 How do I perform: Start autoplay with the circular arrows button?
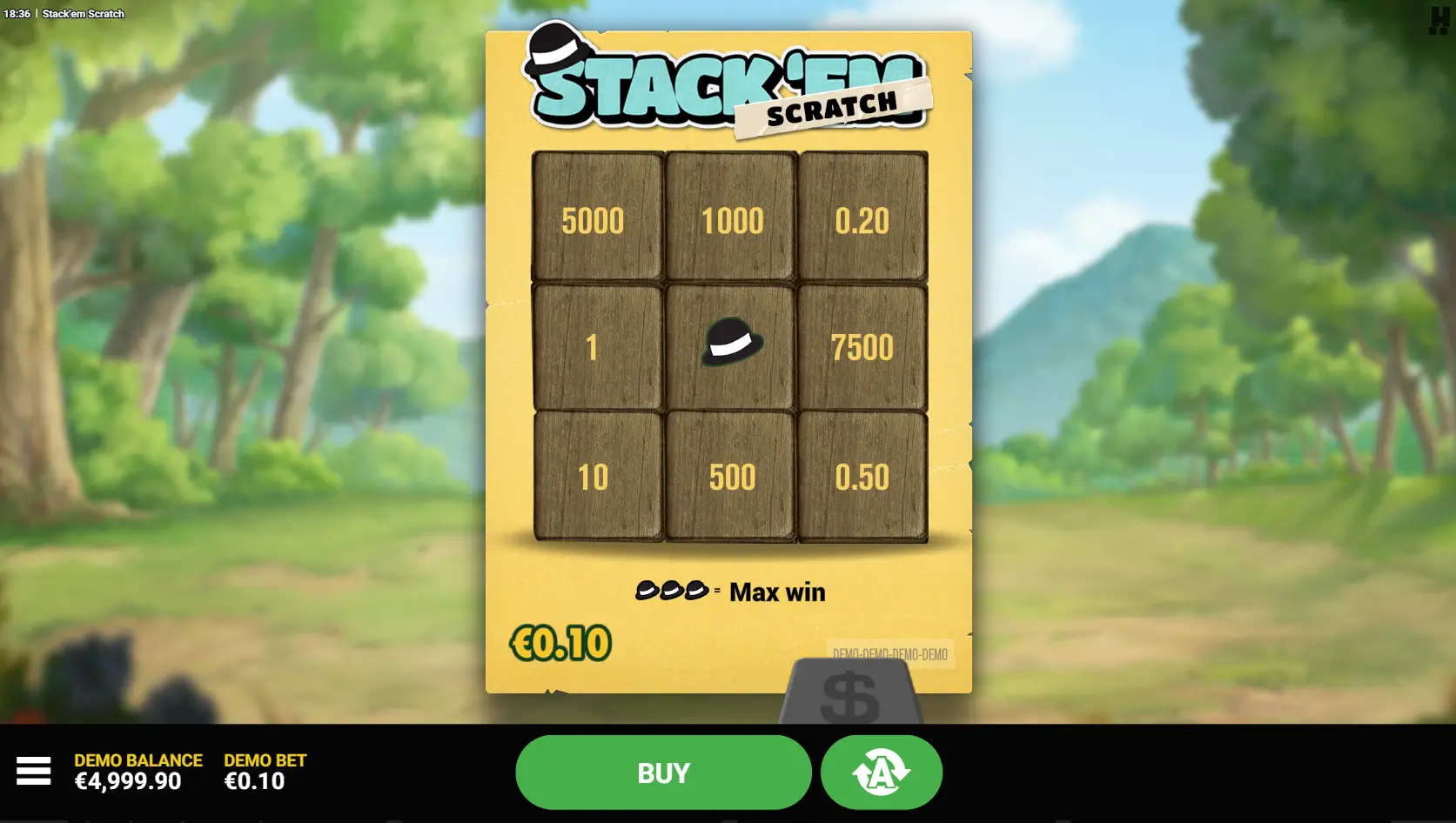click(x=881, y=772)
